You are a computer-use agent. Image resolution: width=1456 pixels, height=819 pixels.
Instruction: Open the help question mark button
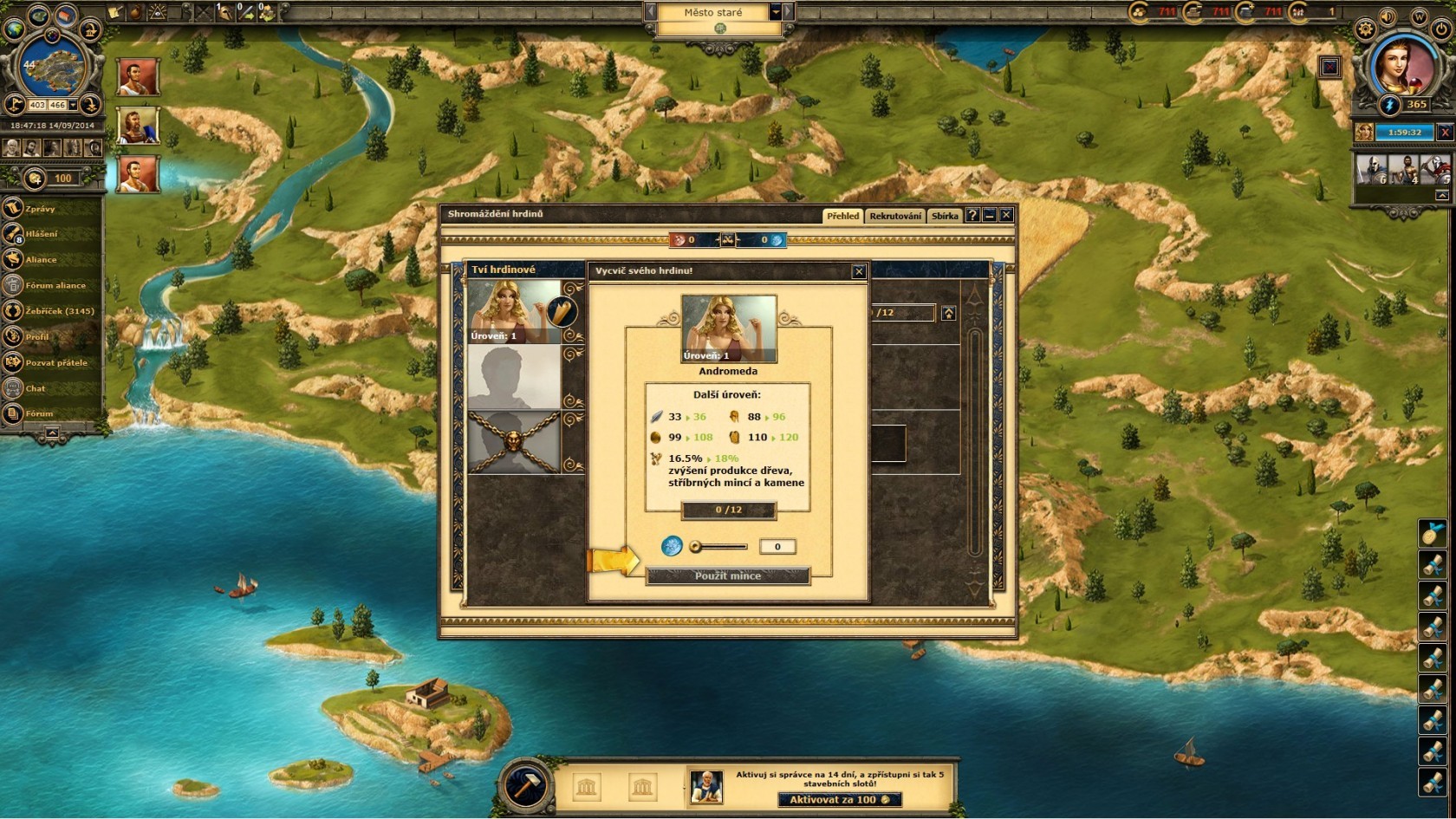972,215
